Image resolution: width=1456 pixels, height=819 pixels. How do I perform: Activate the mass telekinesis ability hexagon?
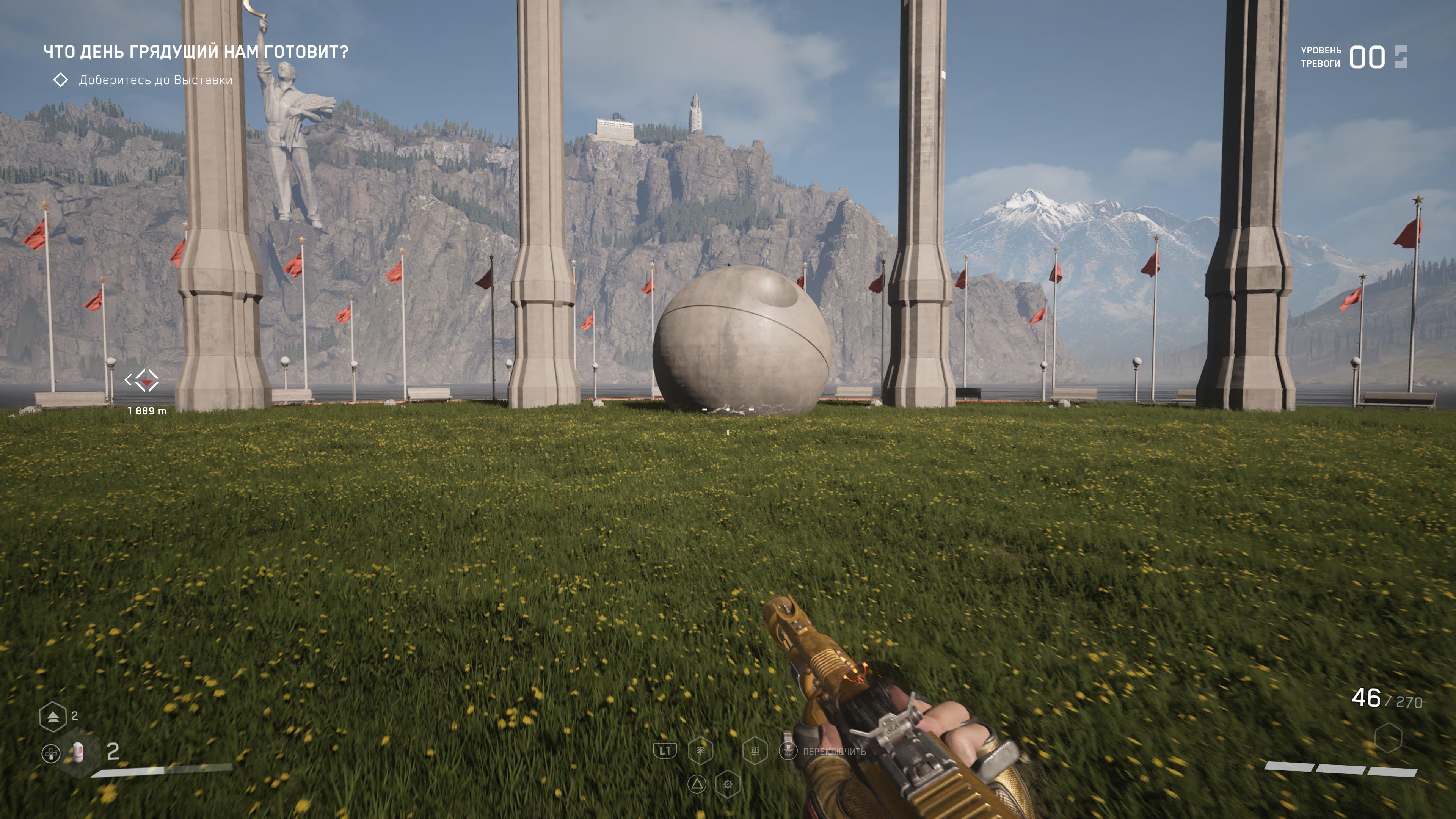pos(755,751)
